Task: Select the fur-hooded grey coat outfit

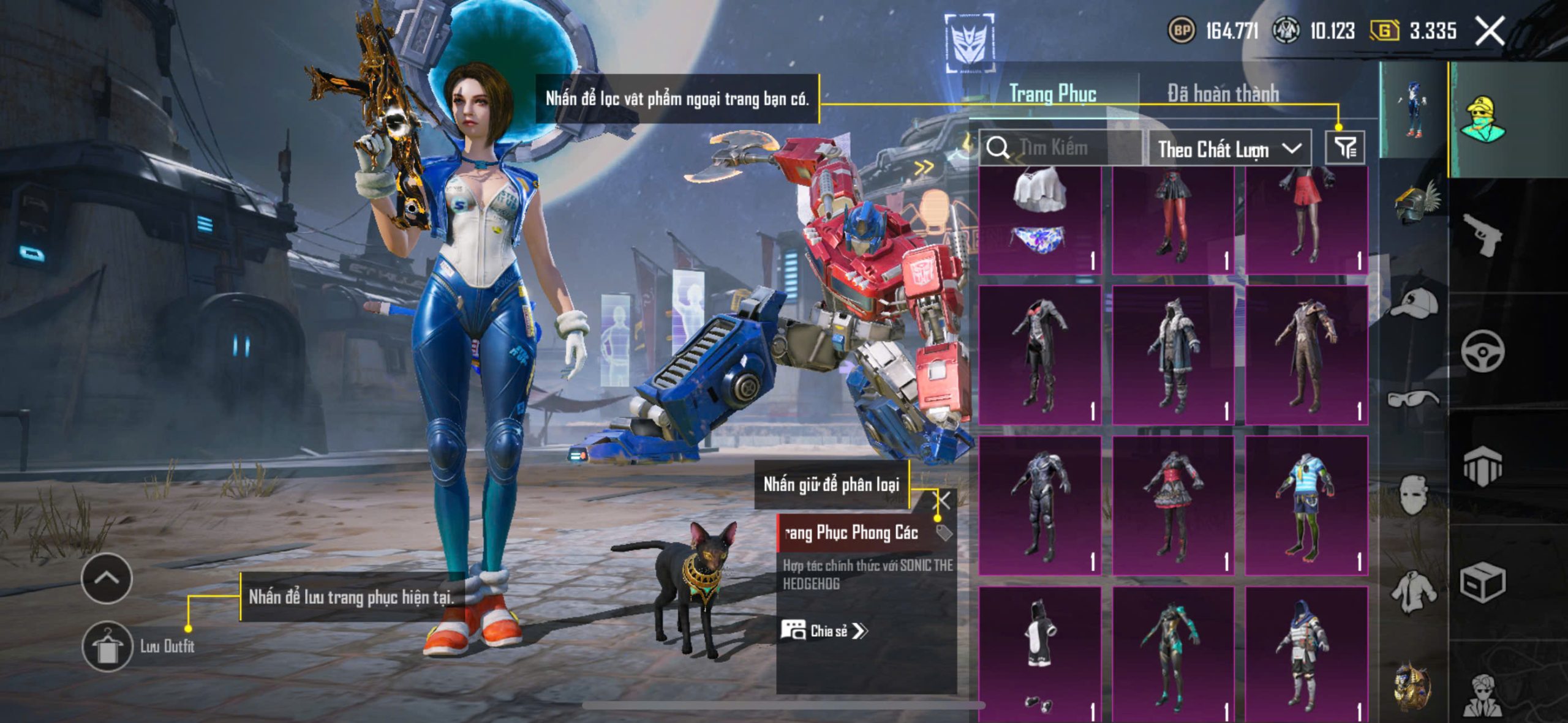Action: 1173,355
